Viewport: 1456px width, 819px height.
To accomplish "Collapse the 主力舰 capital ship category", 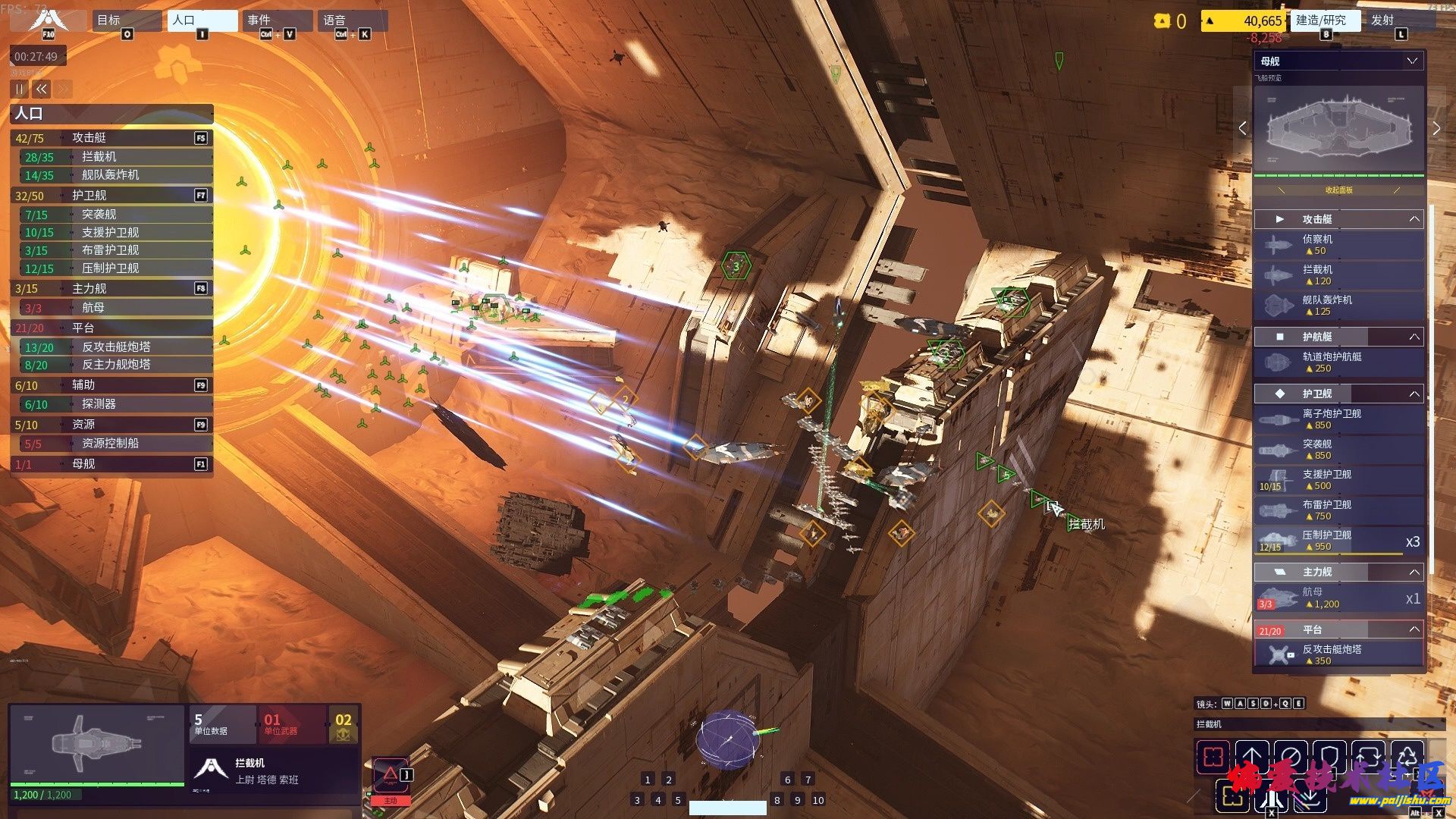I will click(1414, 572).
